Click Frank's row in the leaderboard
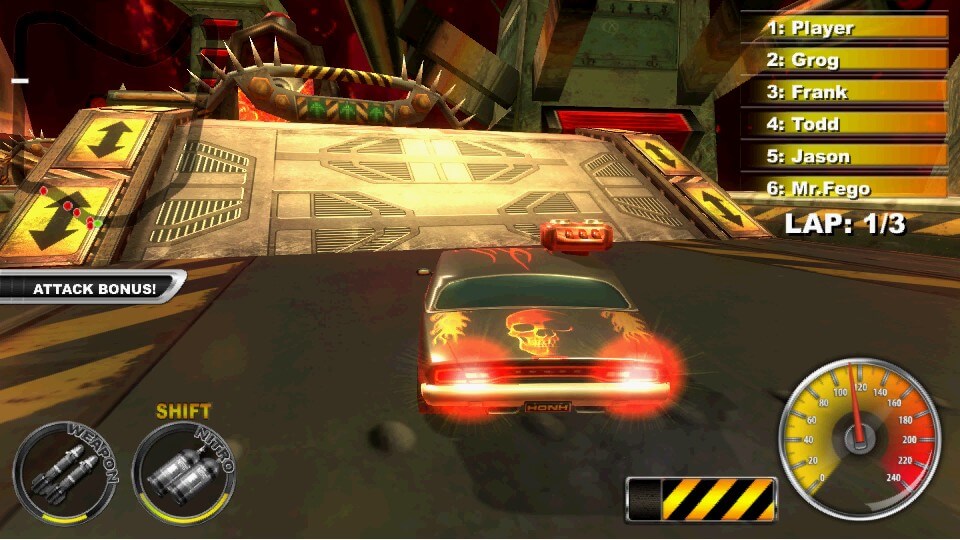 coord(842,92)
